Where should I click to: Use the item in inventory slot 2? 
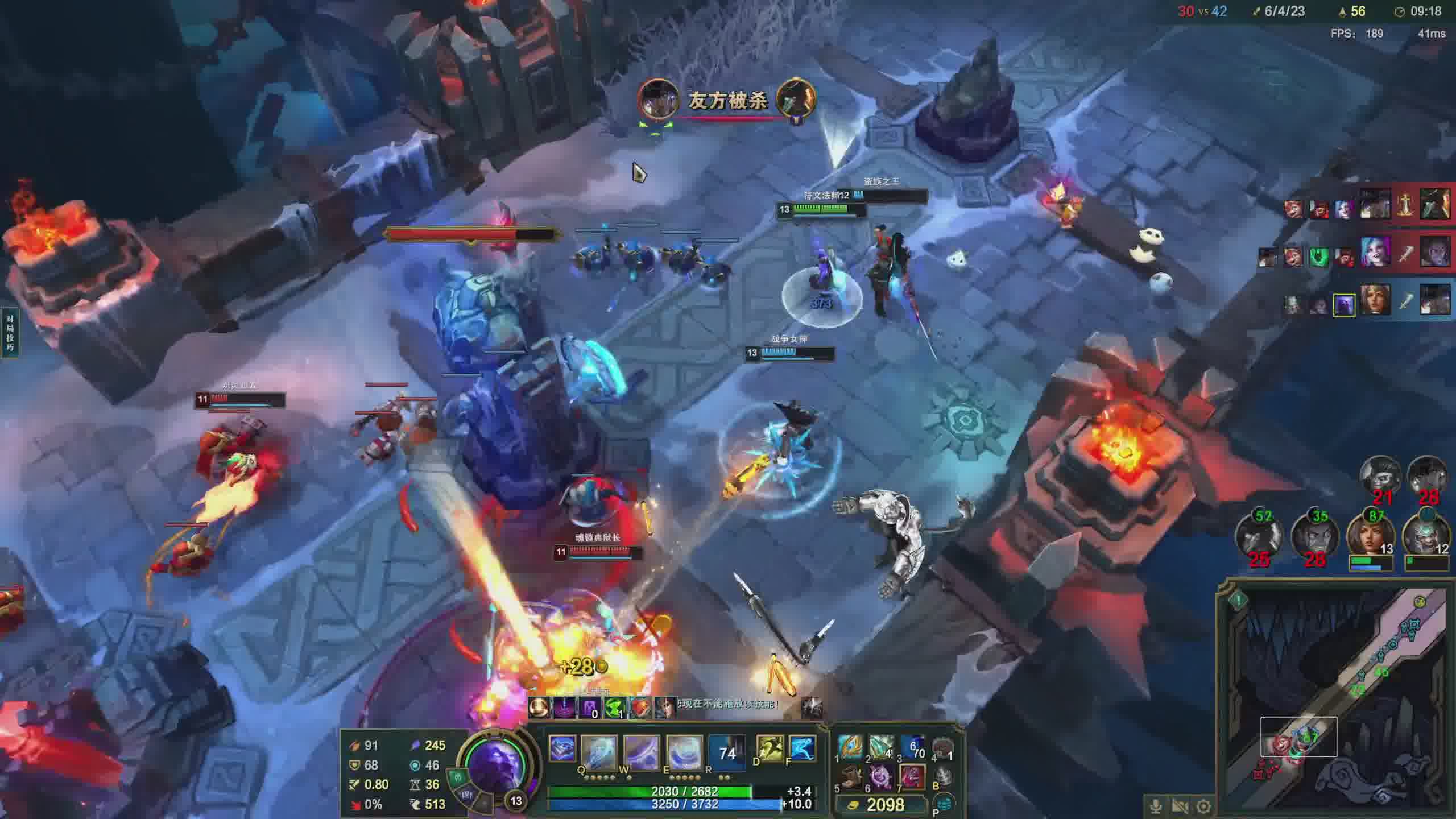pyautogui.click(x=881, y=746)
